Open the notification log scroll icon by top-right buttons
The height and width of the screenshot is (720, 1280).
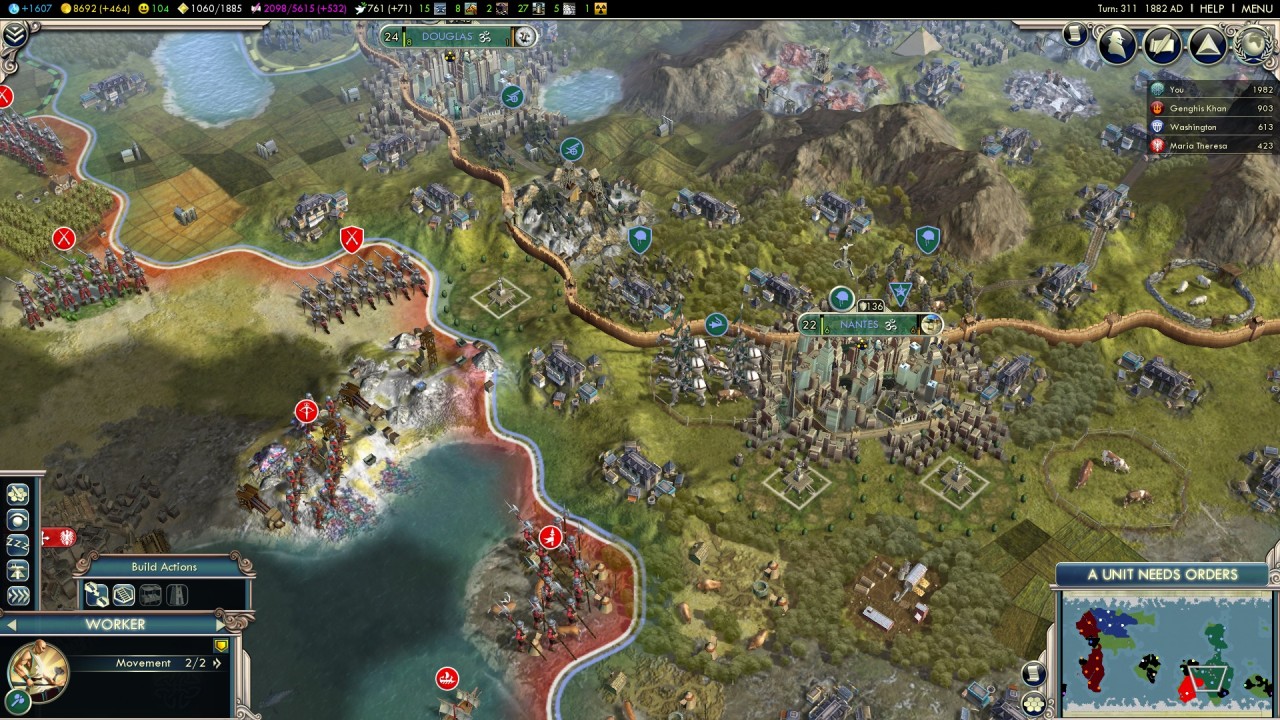(1075, 34)
